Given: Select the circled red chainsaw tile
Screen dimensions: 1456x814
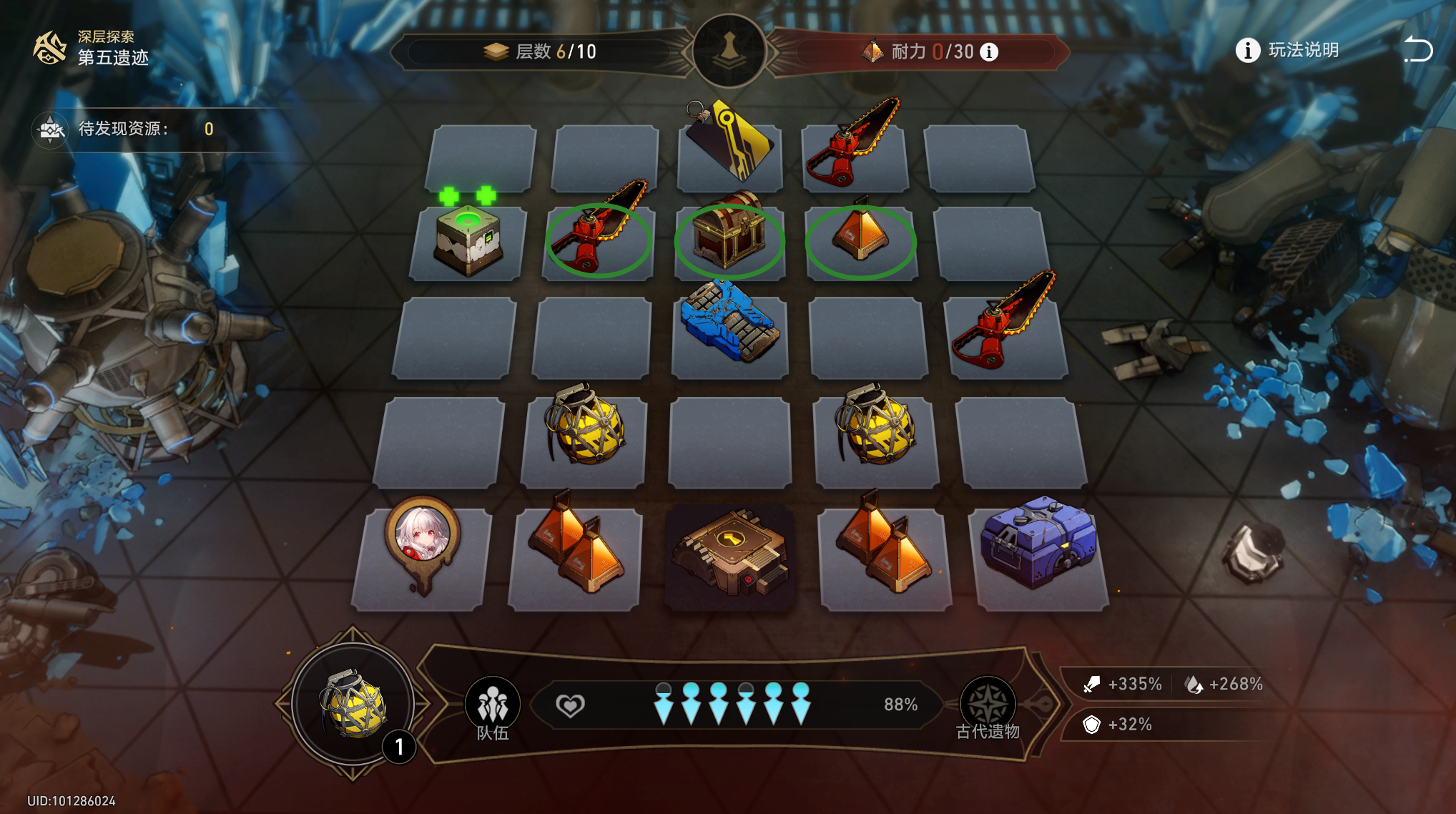Looking at the screenshot, I should click(x=599, y=240).
